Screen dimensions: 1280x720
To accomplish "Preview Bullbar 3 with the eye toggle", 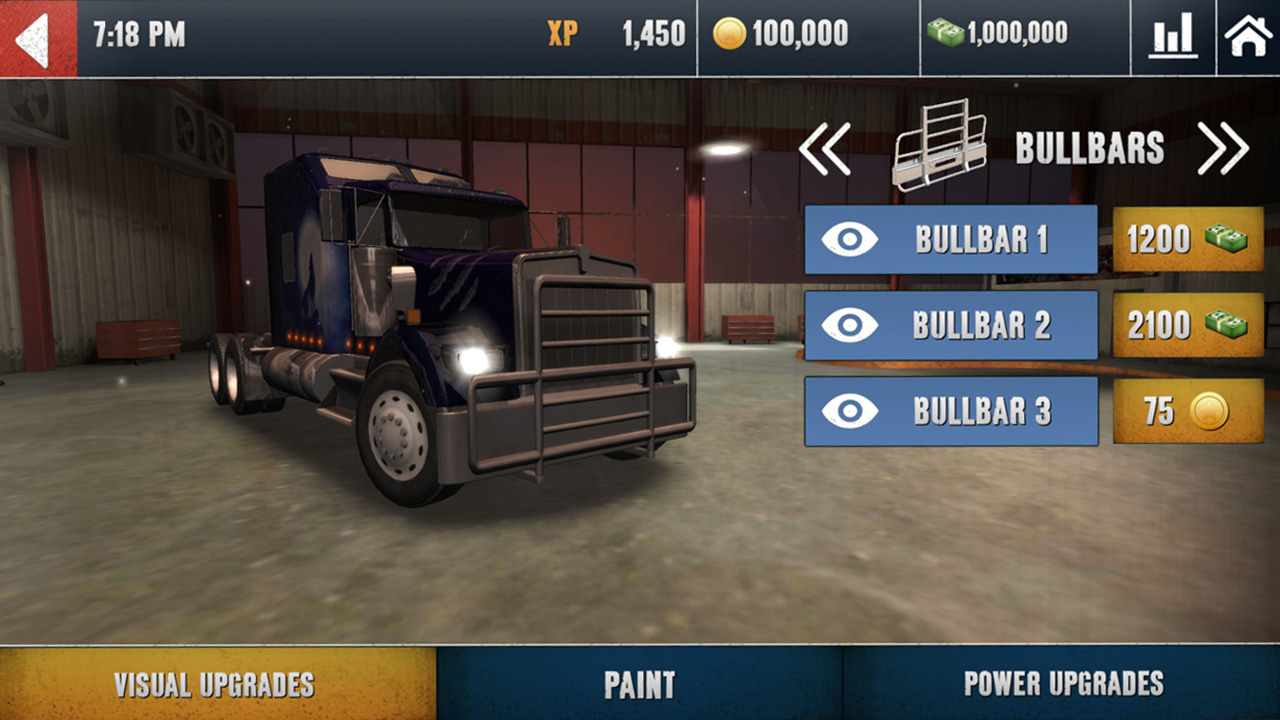I will (851, 412).
